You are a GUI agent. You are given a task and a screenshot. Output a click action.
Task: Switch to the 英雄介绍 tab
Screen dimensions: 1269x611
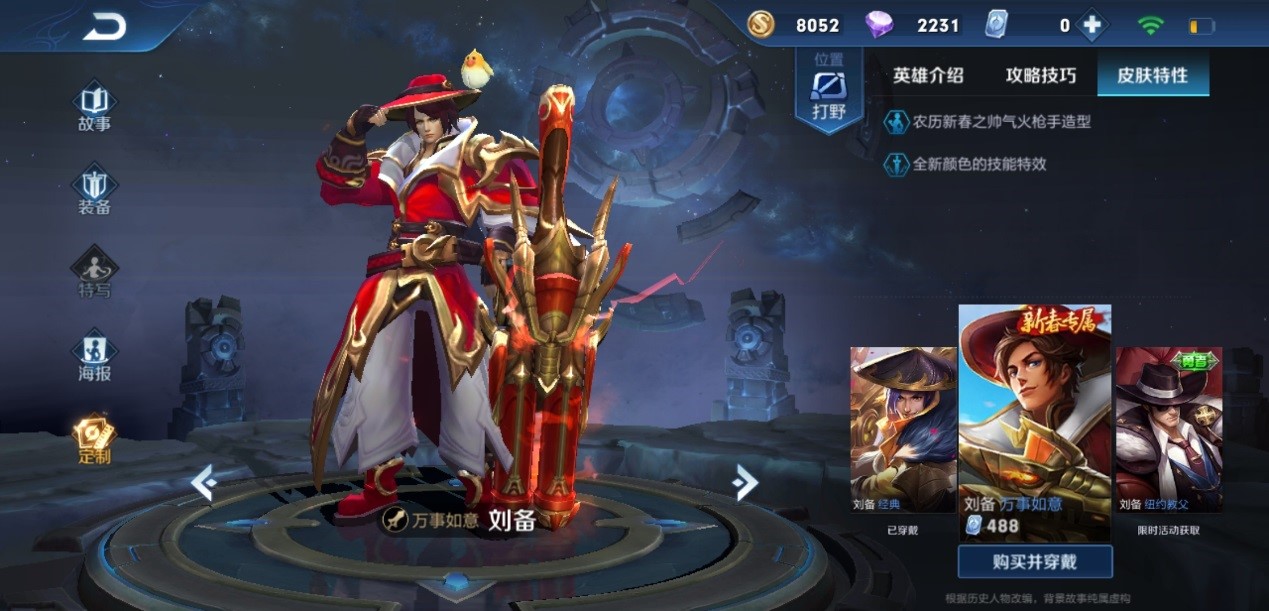coord(928,75)
